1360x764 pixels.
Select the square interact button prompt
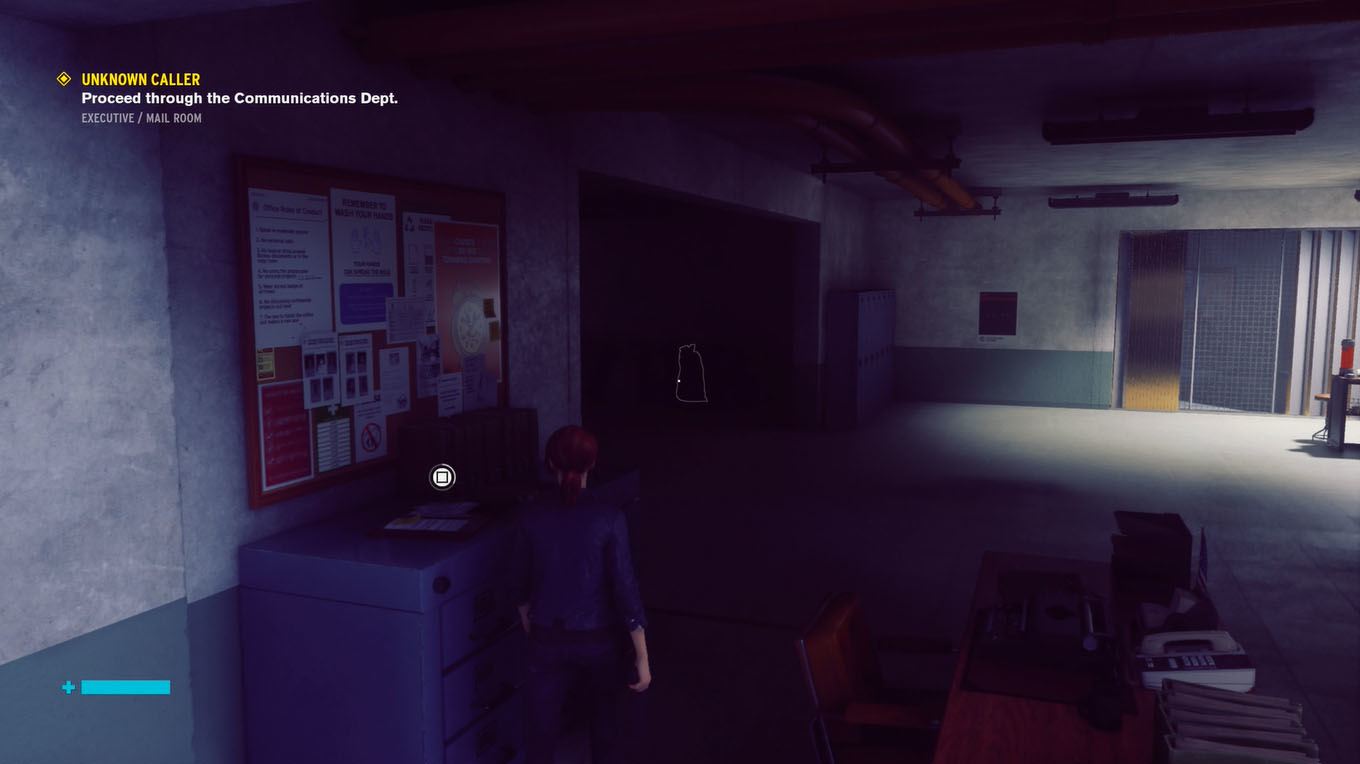[x=441, y=477]
